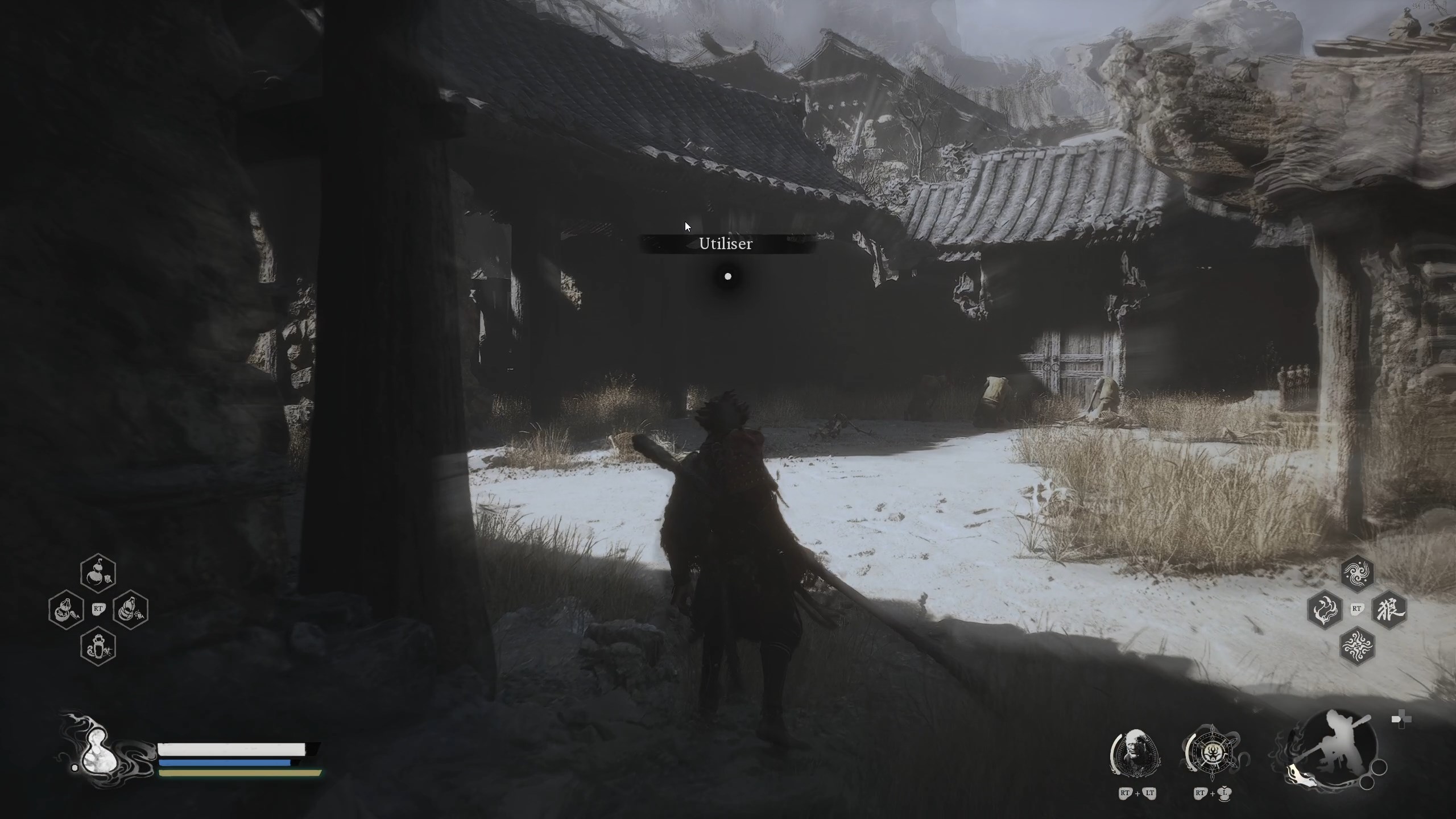Expand the D-pad plus indicator near the avatar
1456x819 pixels.
point(1403,718)
